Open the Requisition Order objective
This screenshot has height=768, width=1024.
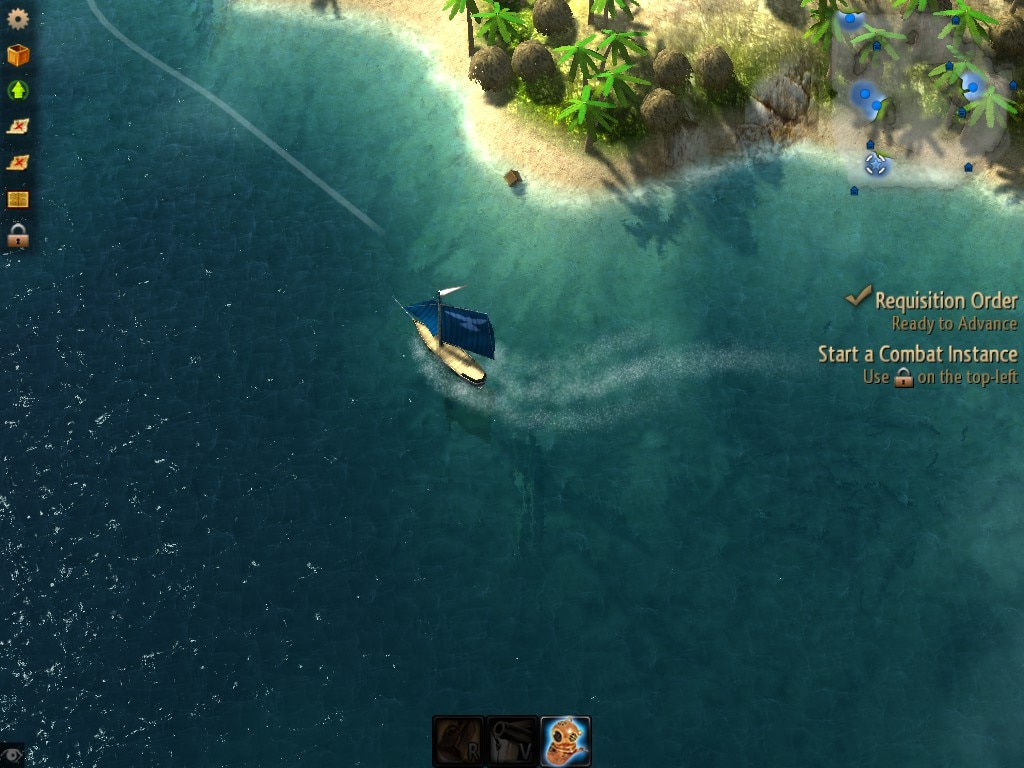945,300
